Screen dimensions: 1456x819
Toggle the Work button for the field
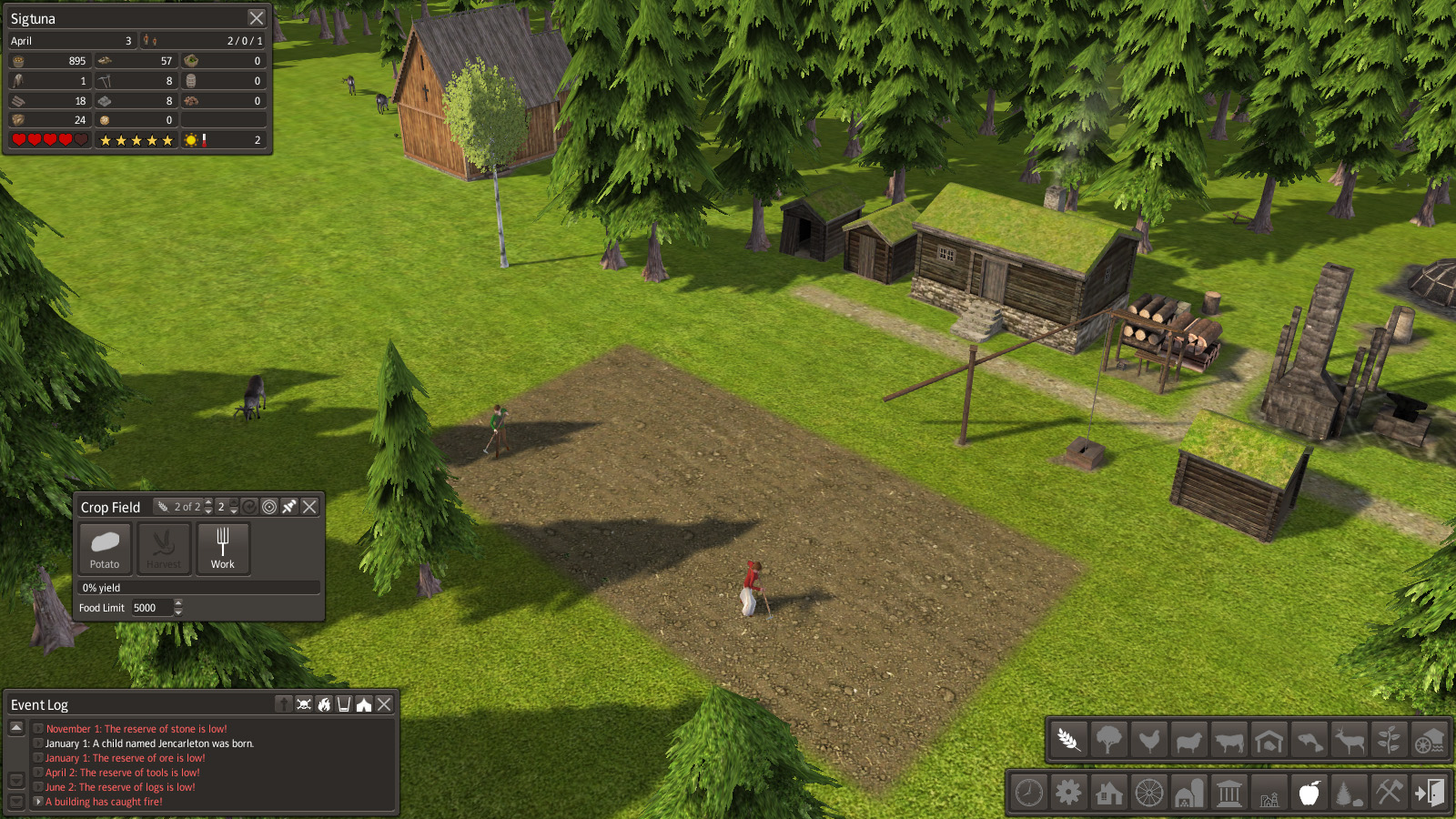pyautogui.click(x=223, y=548)
